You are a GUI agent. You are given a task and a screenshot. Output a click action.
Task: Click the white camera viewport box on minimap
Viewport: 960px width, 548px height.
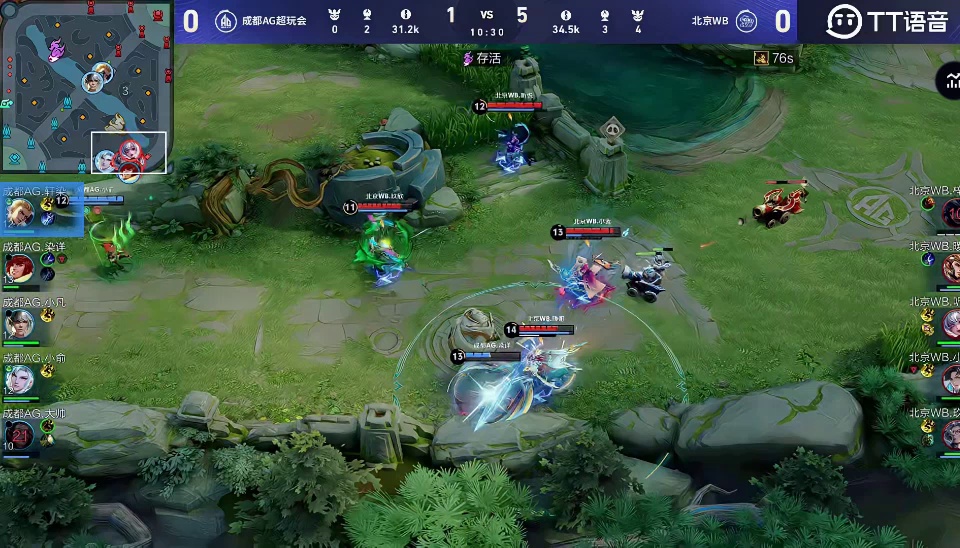pos(129,152)
